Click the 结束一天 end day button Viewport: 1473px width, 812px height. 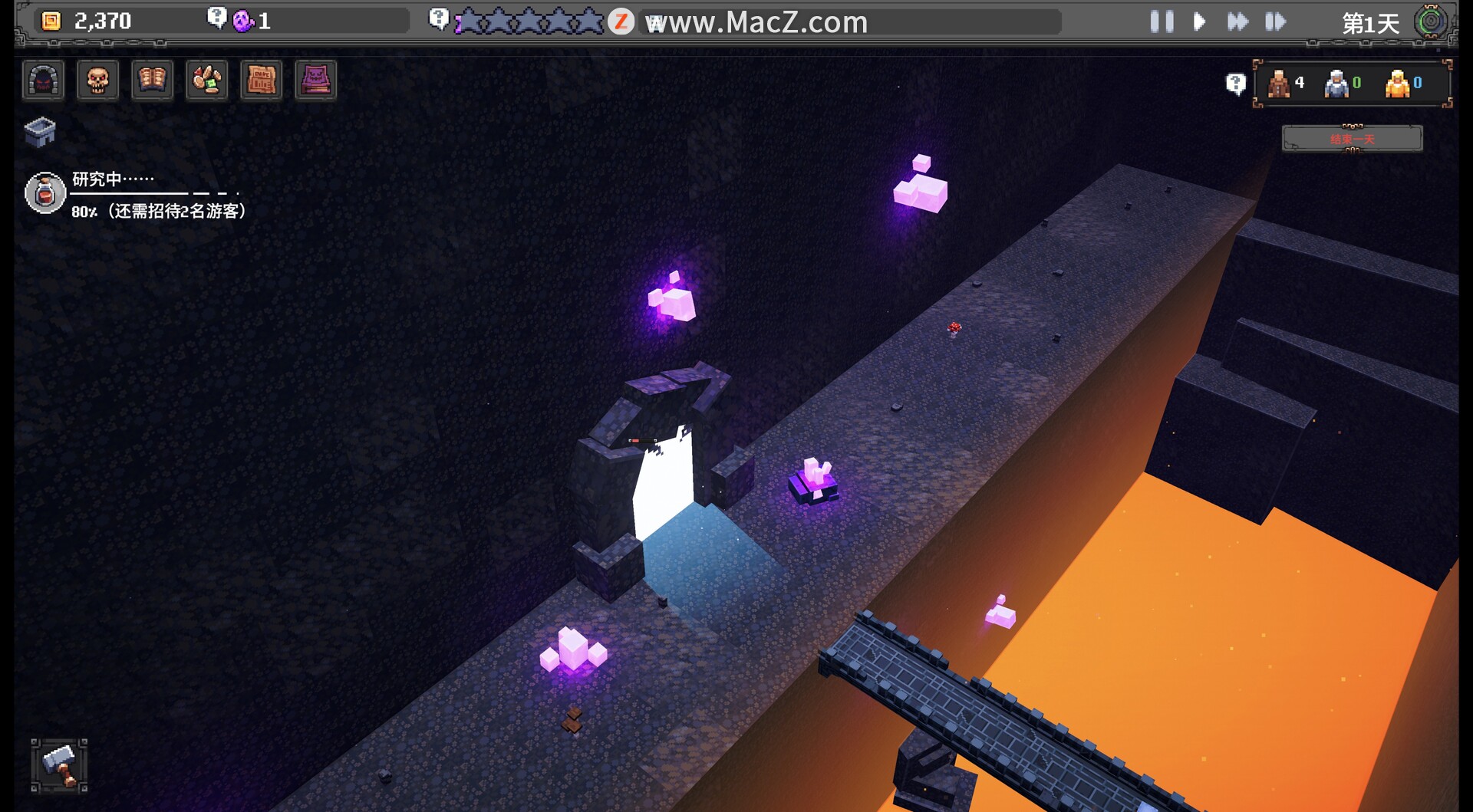(x=1352, y=139)
